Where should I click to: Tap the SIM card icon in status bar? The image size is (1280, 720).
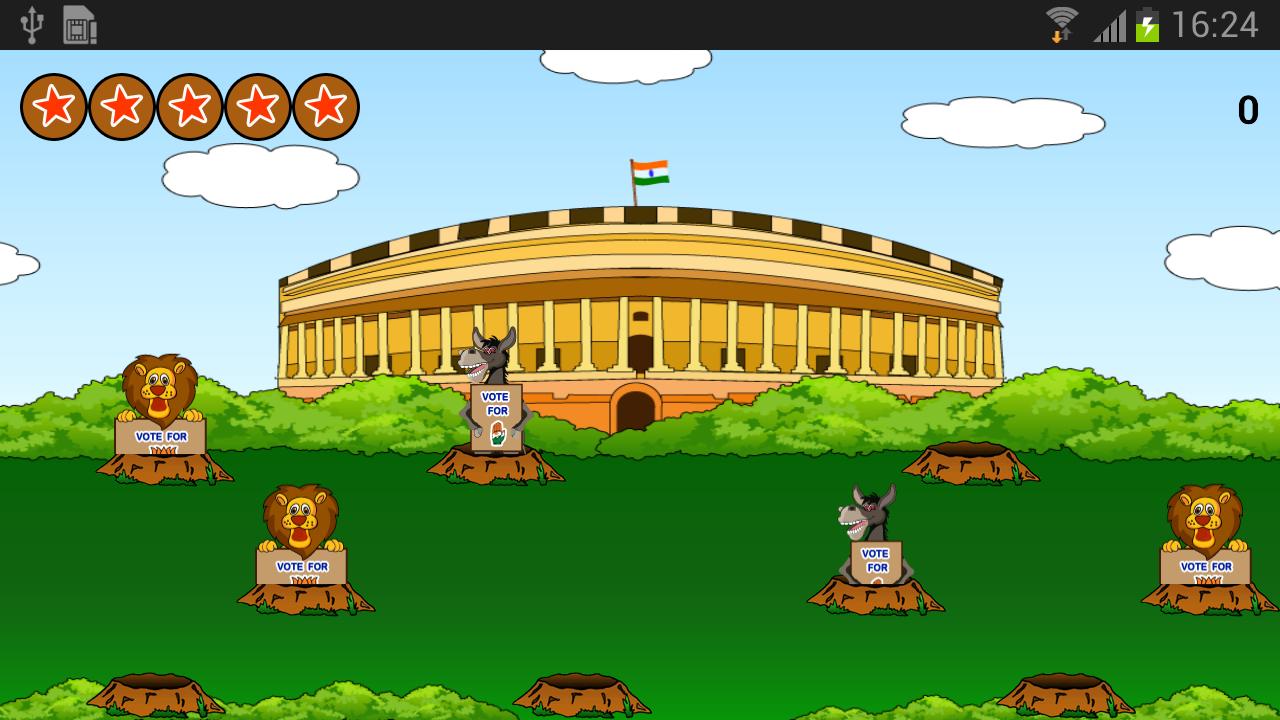[79, 25]
